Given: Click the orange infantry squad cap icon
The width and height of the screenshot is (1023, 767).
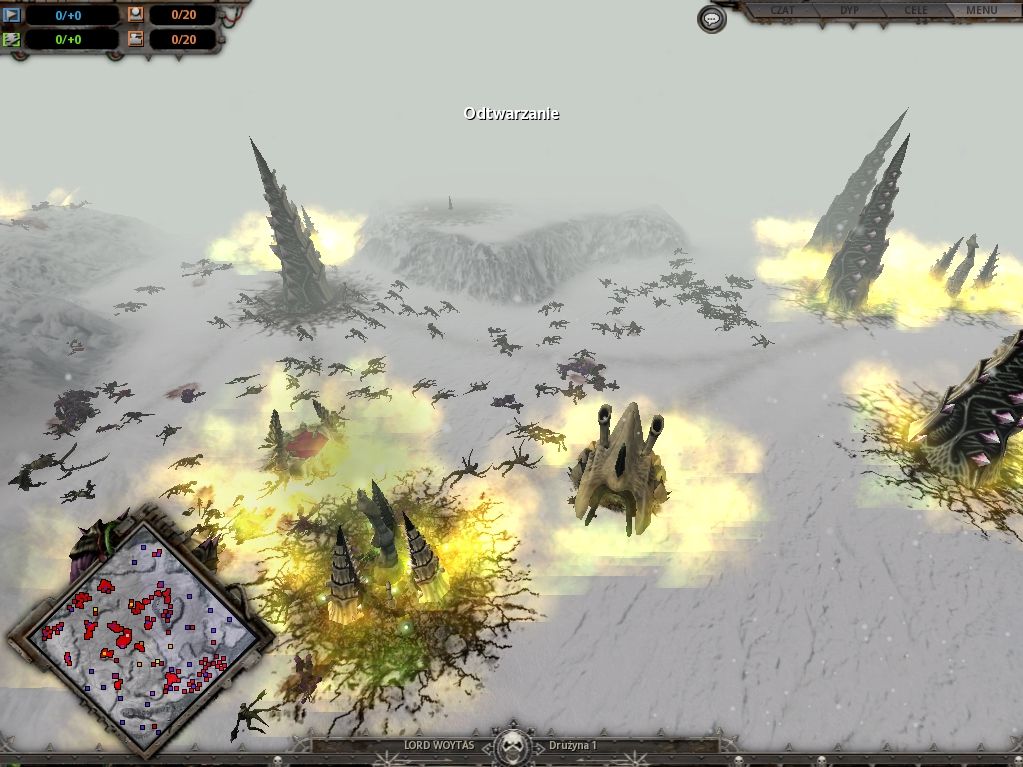Looking at the screenshot, I should point(135,16).
